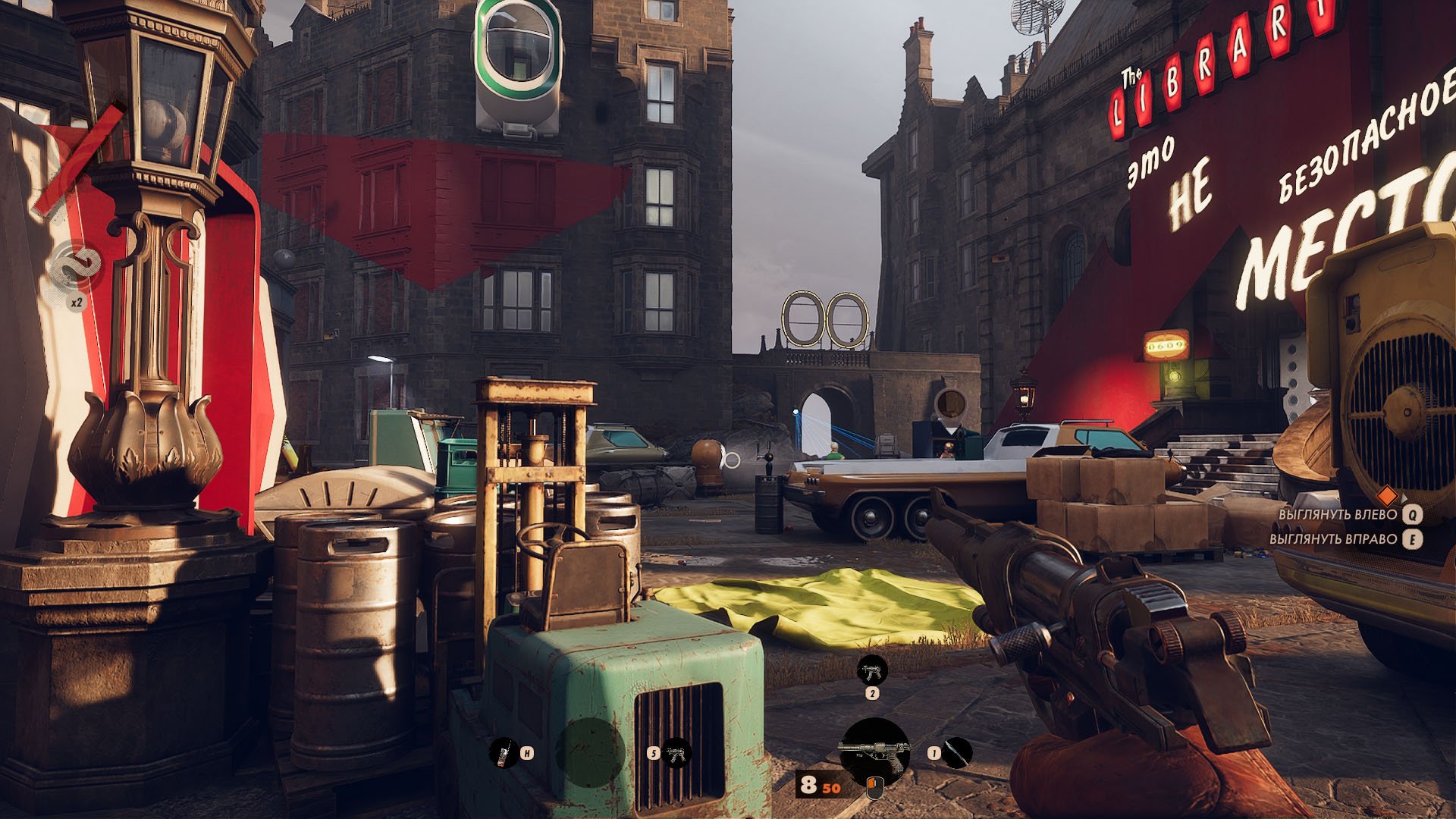1456x819 pixels.
Task: Click the orange diamond objective marker
Action: (x=1386, y=496)
